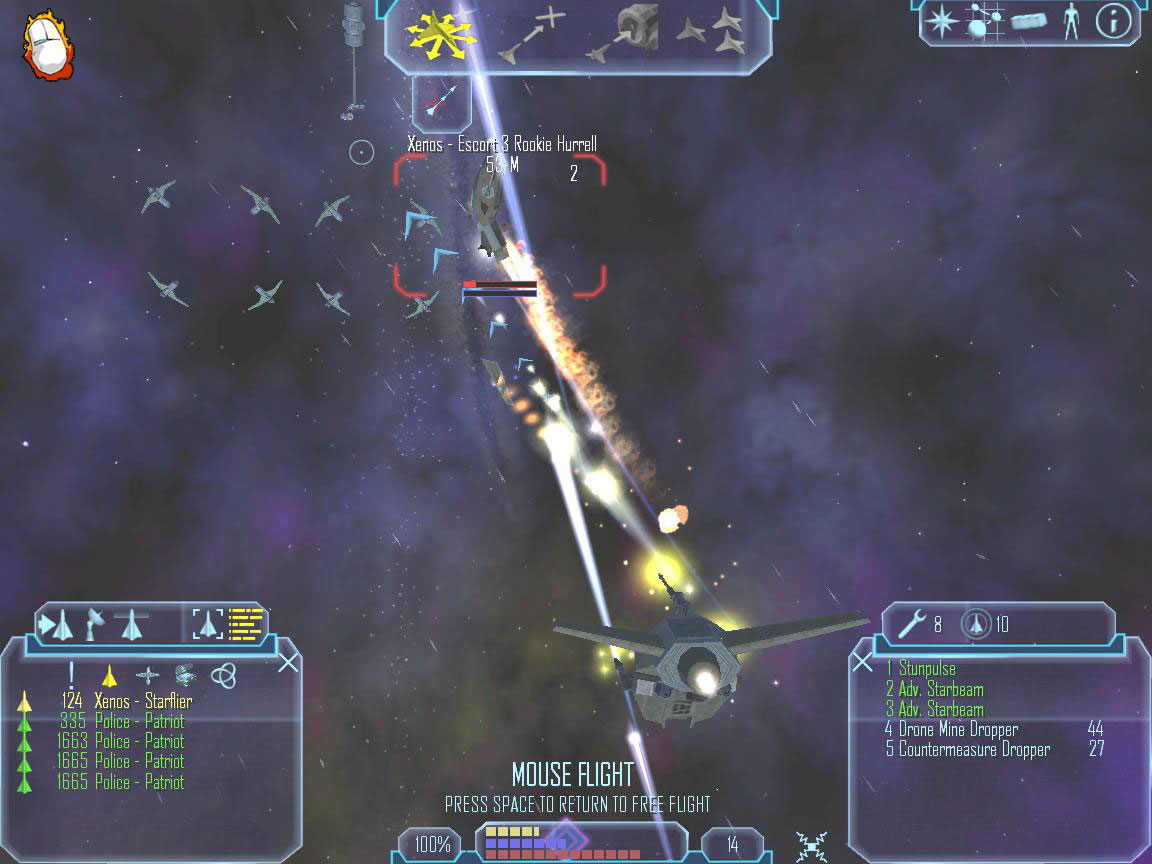Use the nanobot repair wrench icon
This screenshot has height=864, width=1152.
point(912,625)
